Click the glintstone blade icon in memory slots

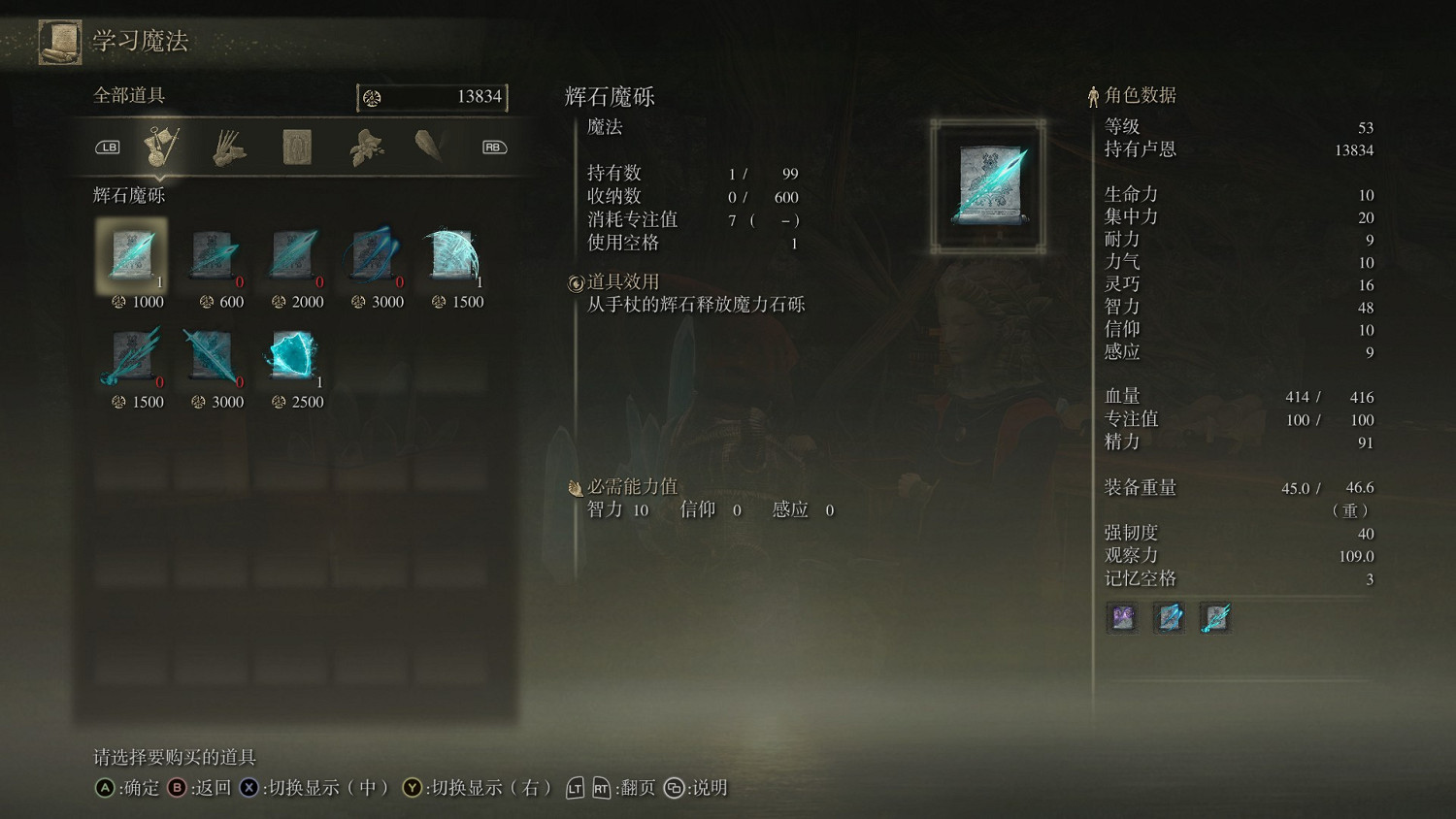click(1215, 617)
